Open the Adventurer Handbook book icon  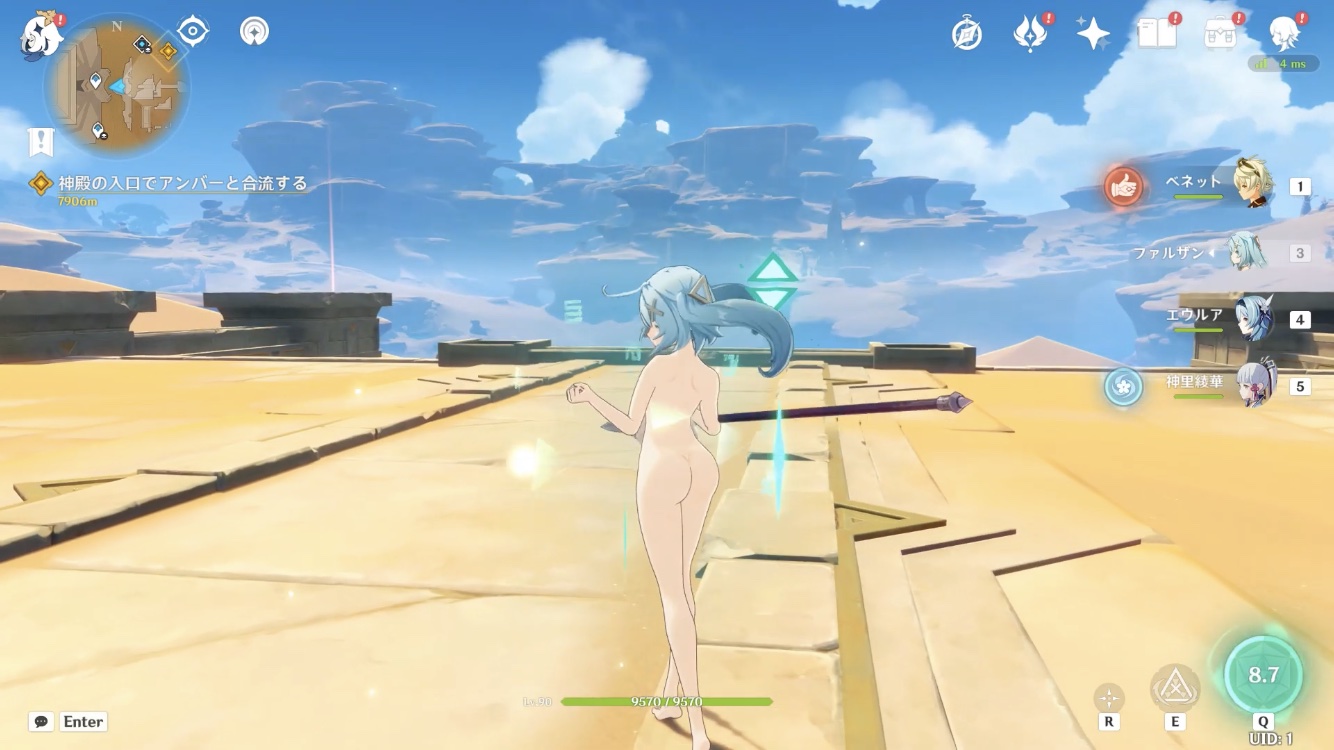pyautogui.click(x=1157, y=34)
